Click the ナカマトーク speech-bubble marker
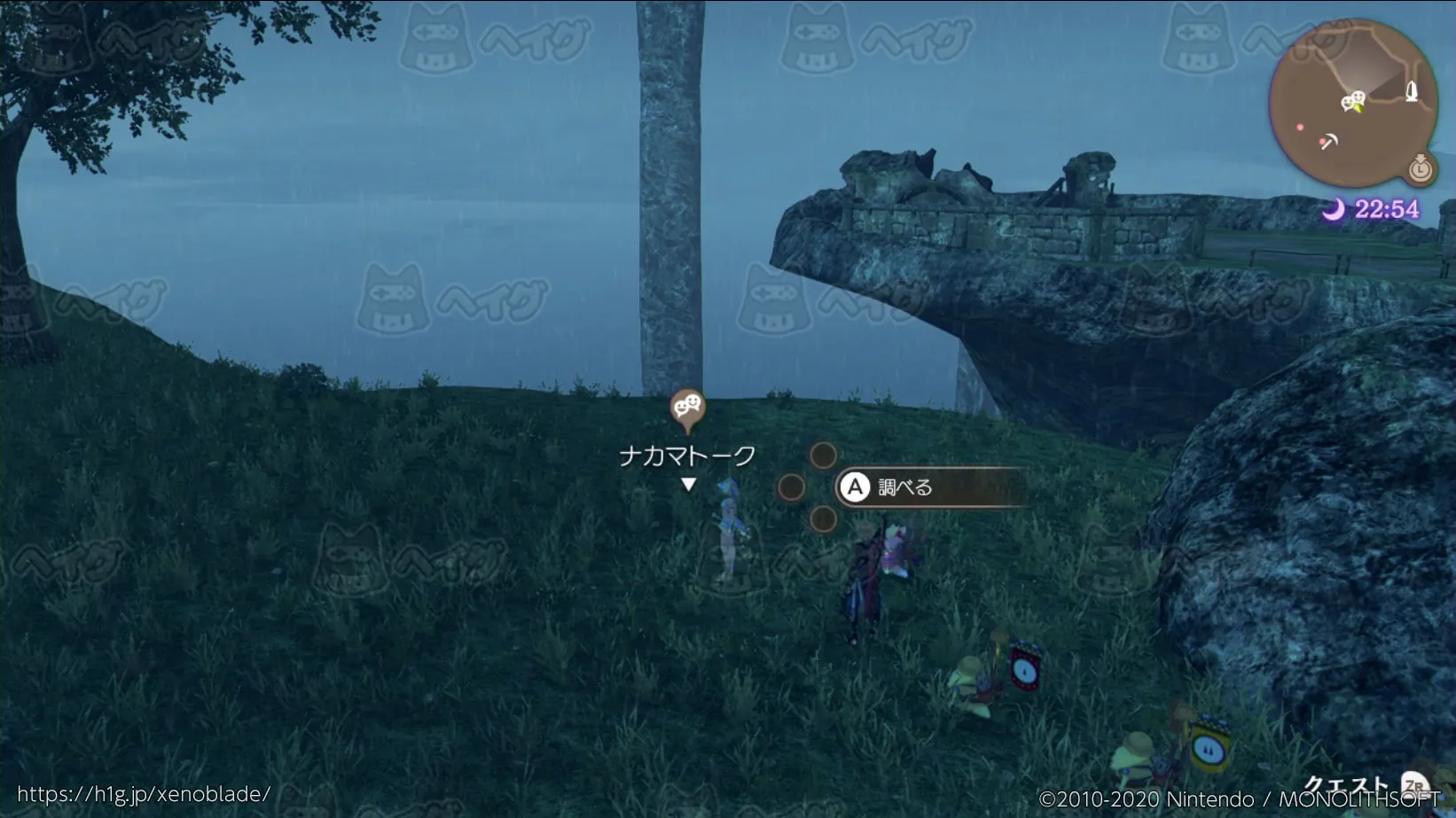Viewport: 1456px width, 818px height. [x=687, y=409]
